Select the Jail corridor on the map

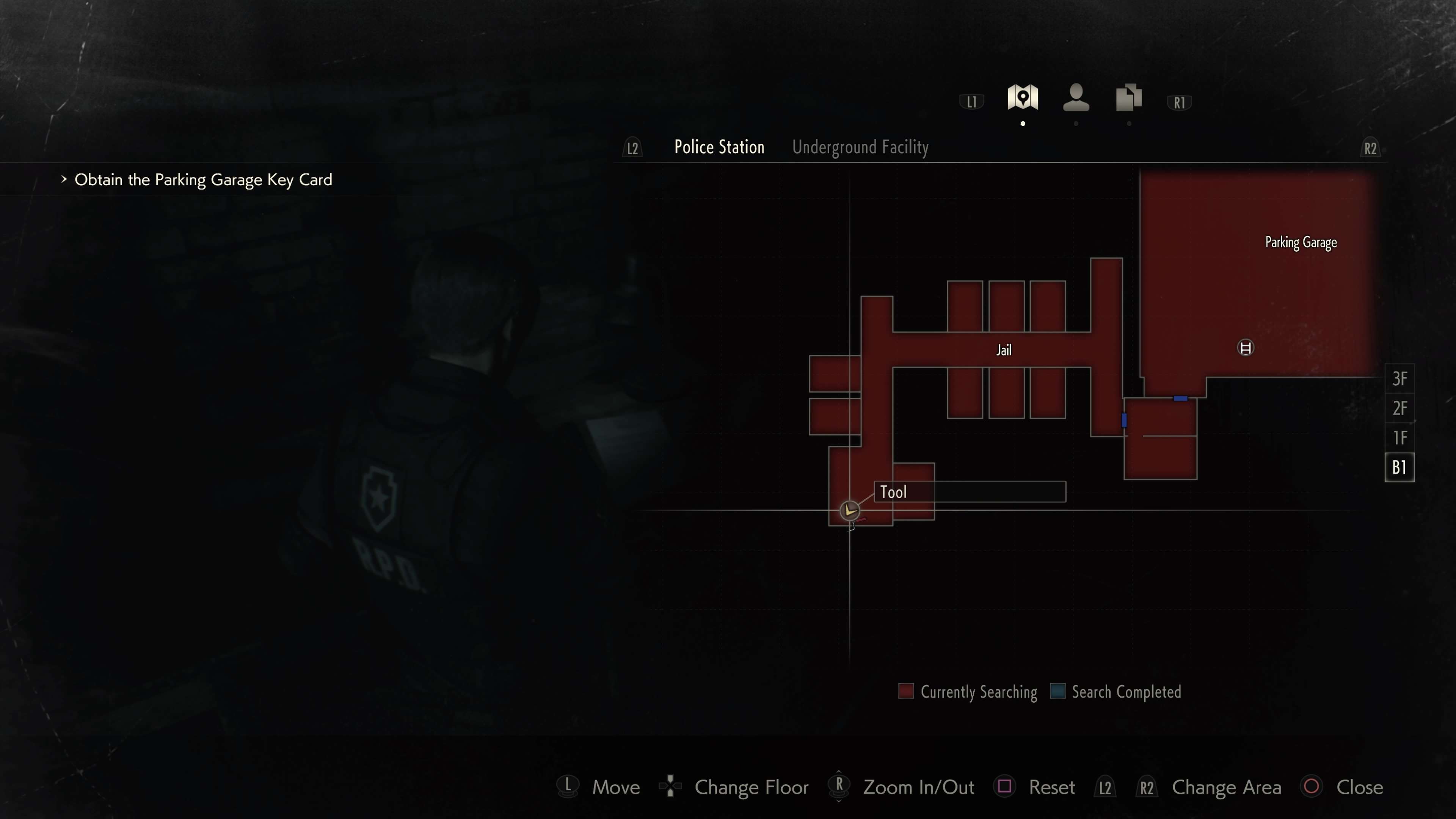click(x=1003, y=350)
